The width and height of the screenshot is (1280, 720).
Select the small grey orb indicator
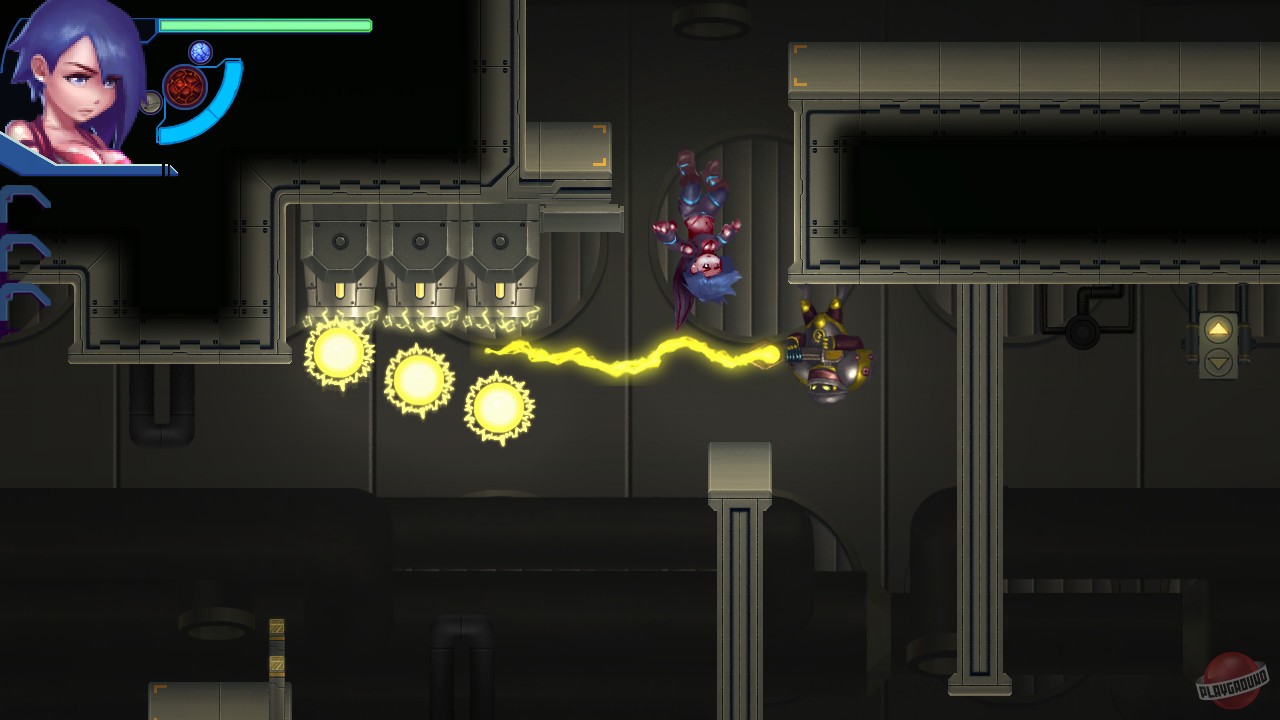pyautogui.click(x=148, y=101)
